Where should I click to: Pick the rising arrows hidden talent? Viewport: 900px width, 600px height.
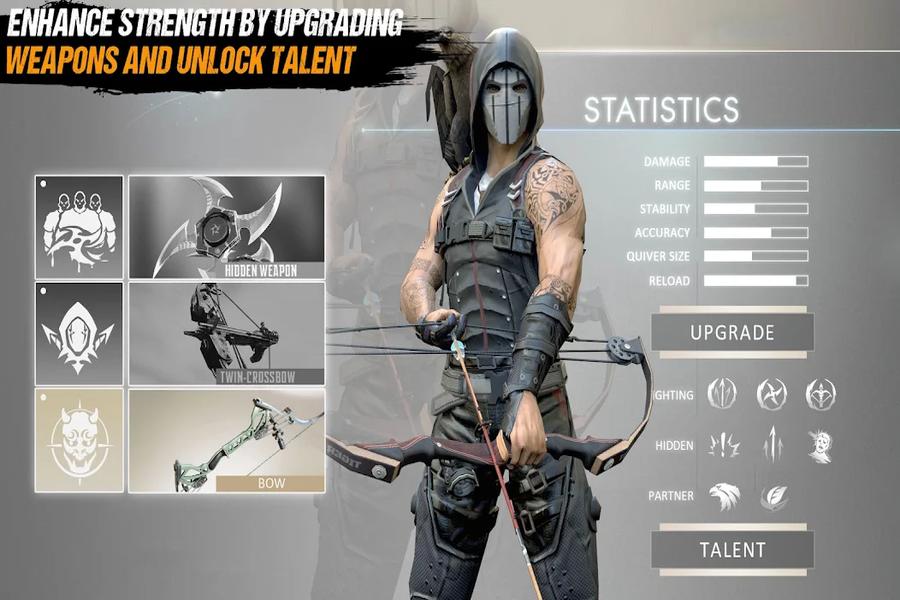click(771, 445)
